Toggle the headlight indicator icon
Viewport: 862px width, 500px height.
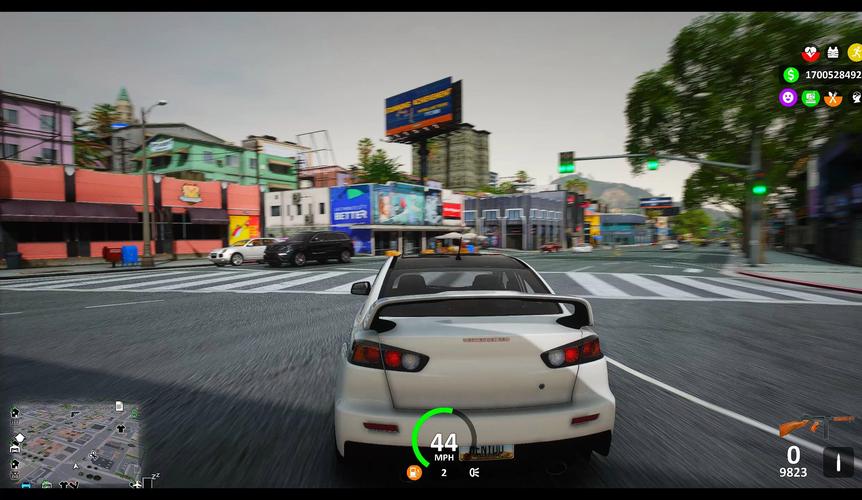(473, 472)
